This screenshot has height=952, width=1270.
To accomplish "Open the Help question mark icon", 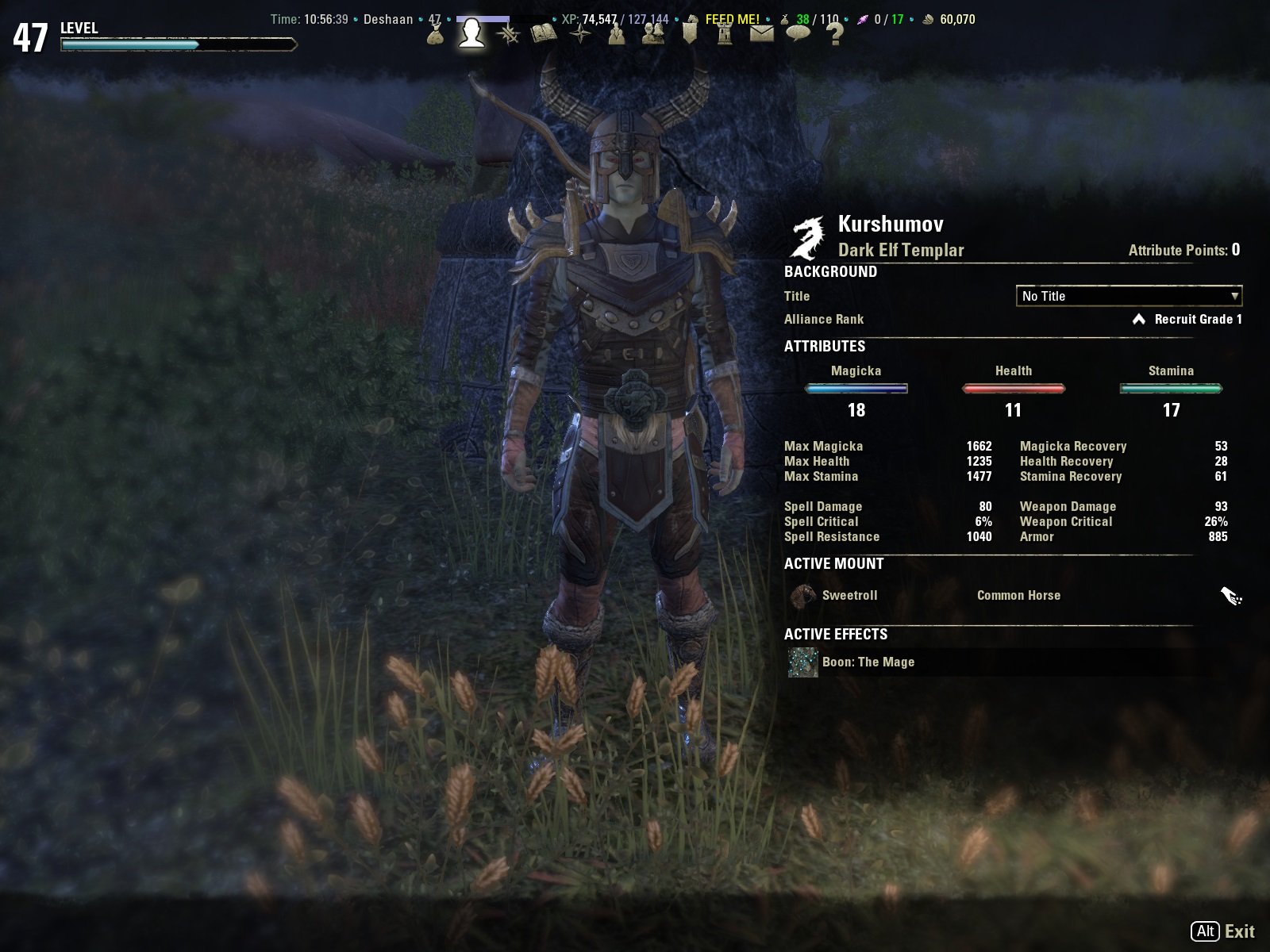I will 833,36.
